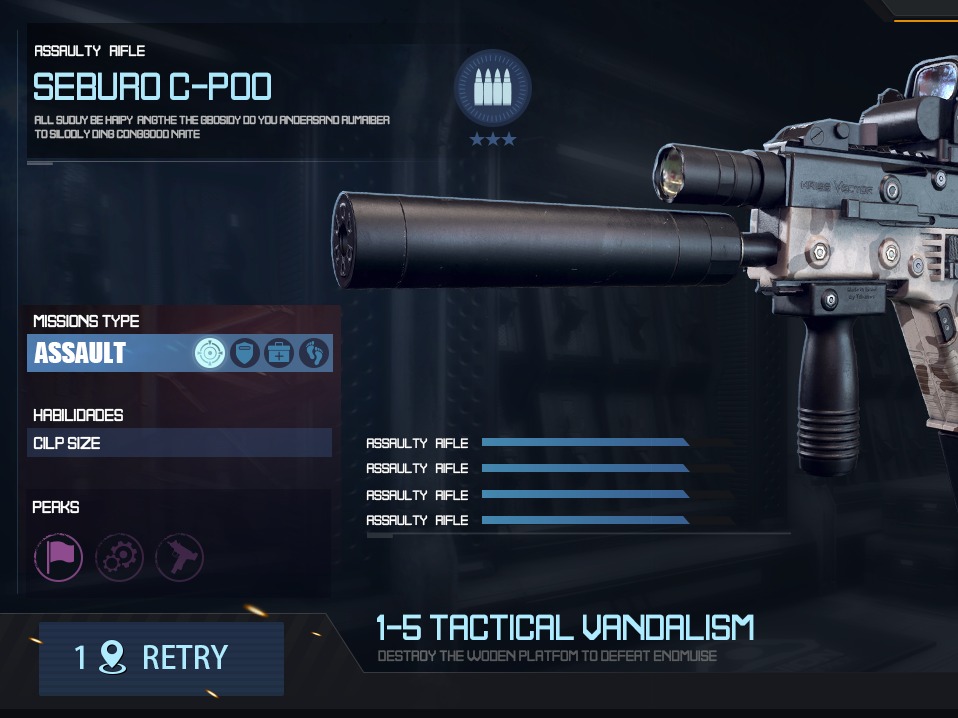Select the crosshair target mission type icon
Image resolution: width=958 pixels, height=718 pixels.
[x=210, y=353]
